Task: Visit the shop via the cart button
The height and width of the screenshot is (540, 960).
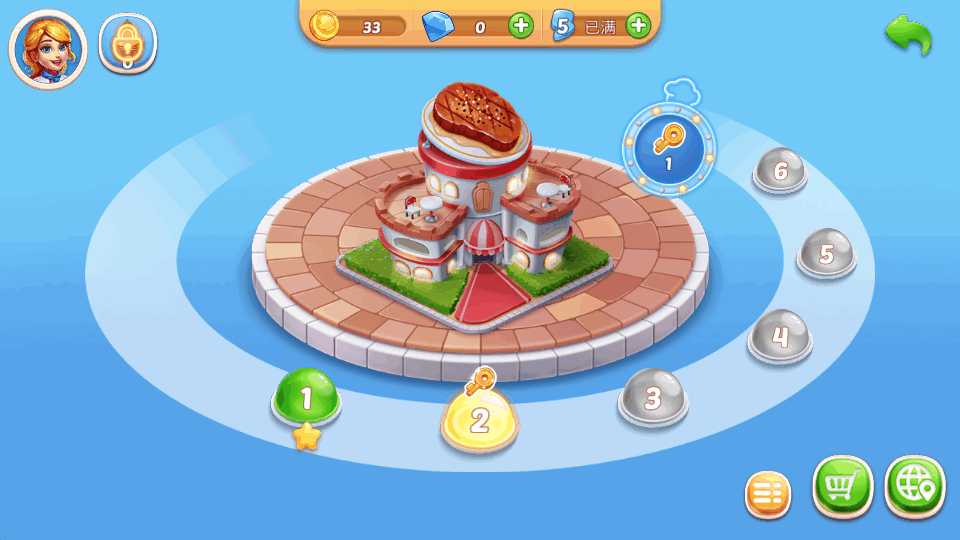Action: 842,487
